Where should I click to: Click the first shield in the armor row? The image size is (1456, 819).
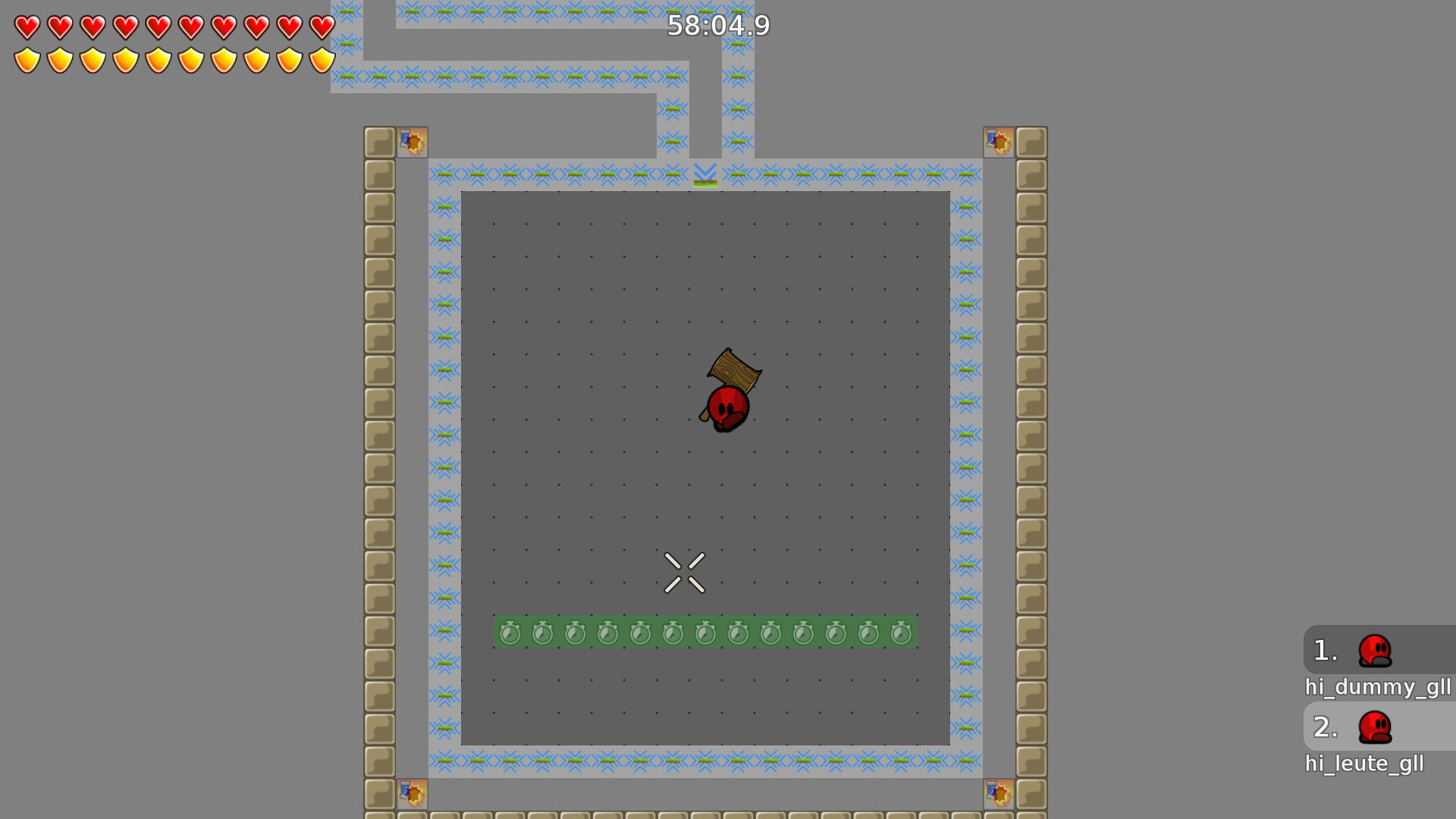tap(27, 58)
